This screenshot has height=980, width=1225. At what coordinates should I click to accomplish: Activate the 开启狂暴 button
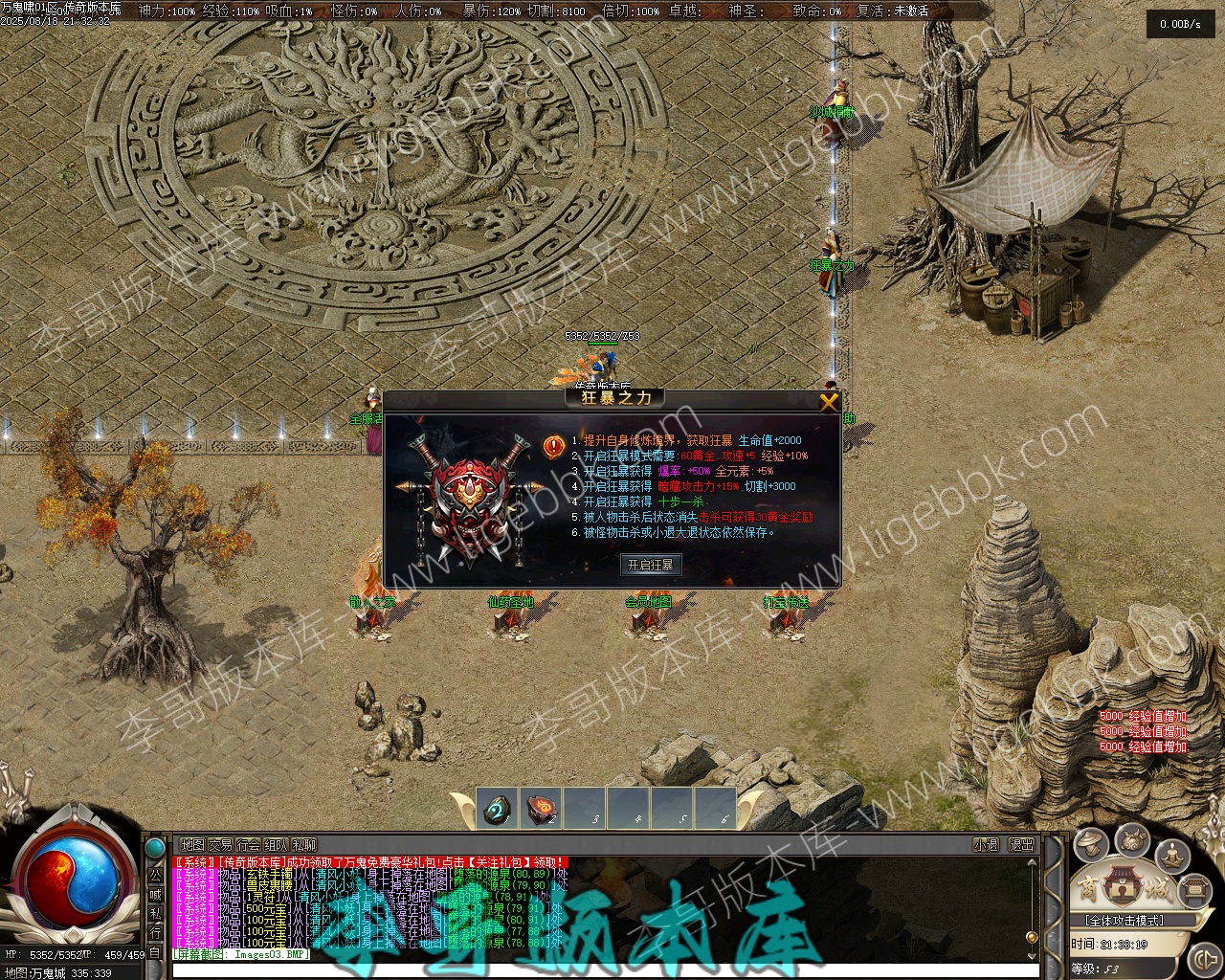651,565
